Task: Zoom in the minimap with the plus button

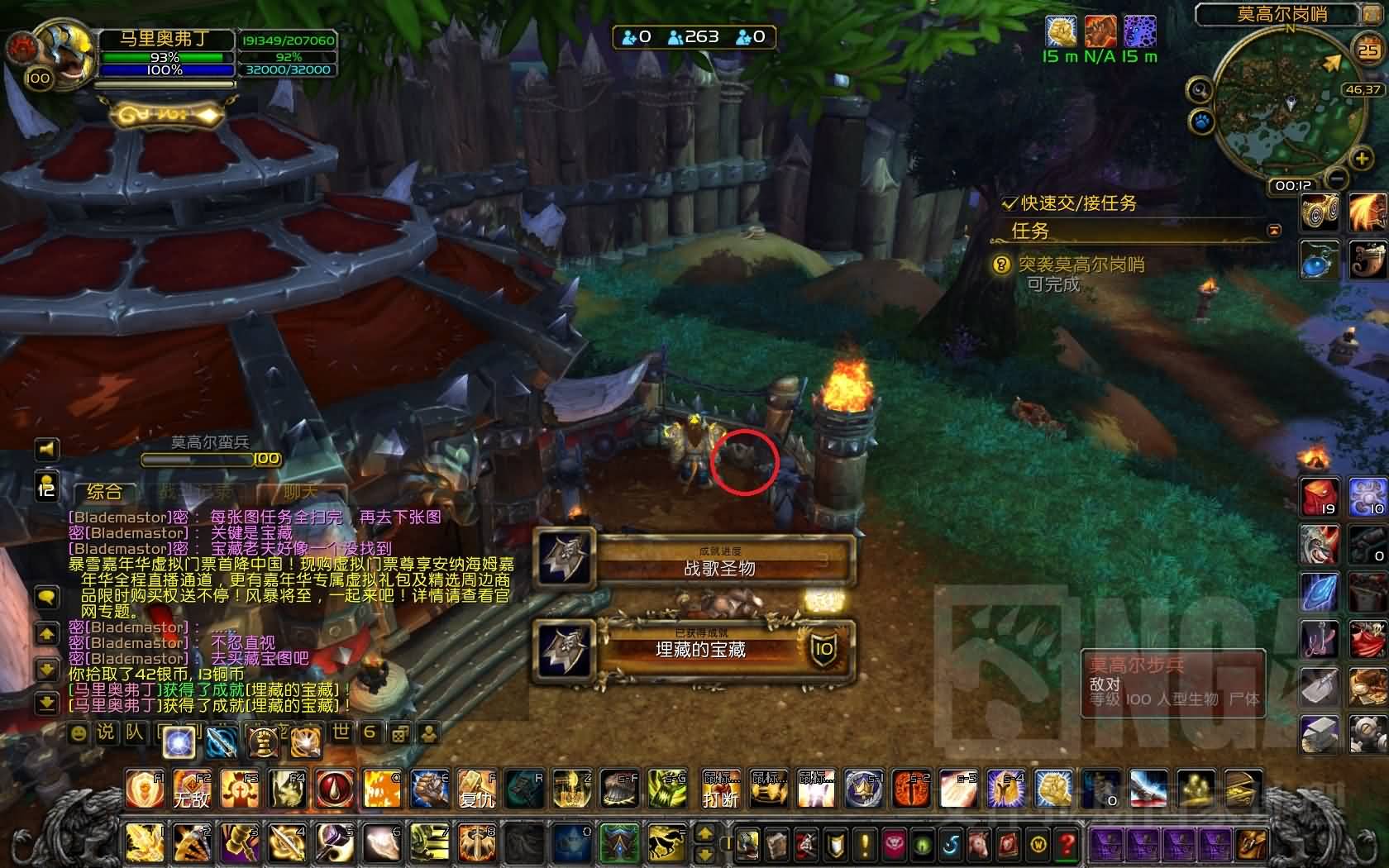Action: coord(1360,159)
